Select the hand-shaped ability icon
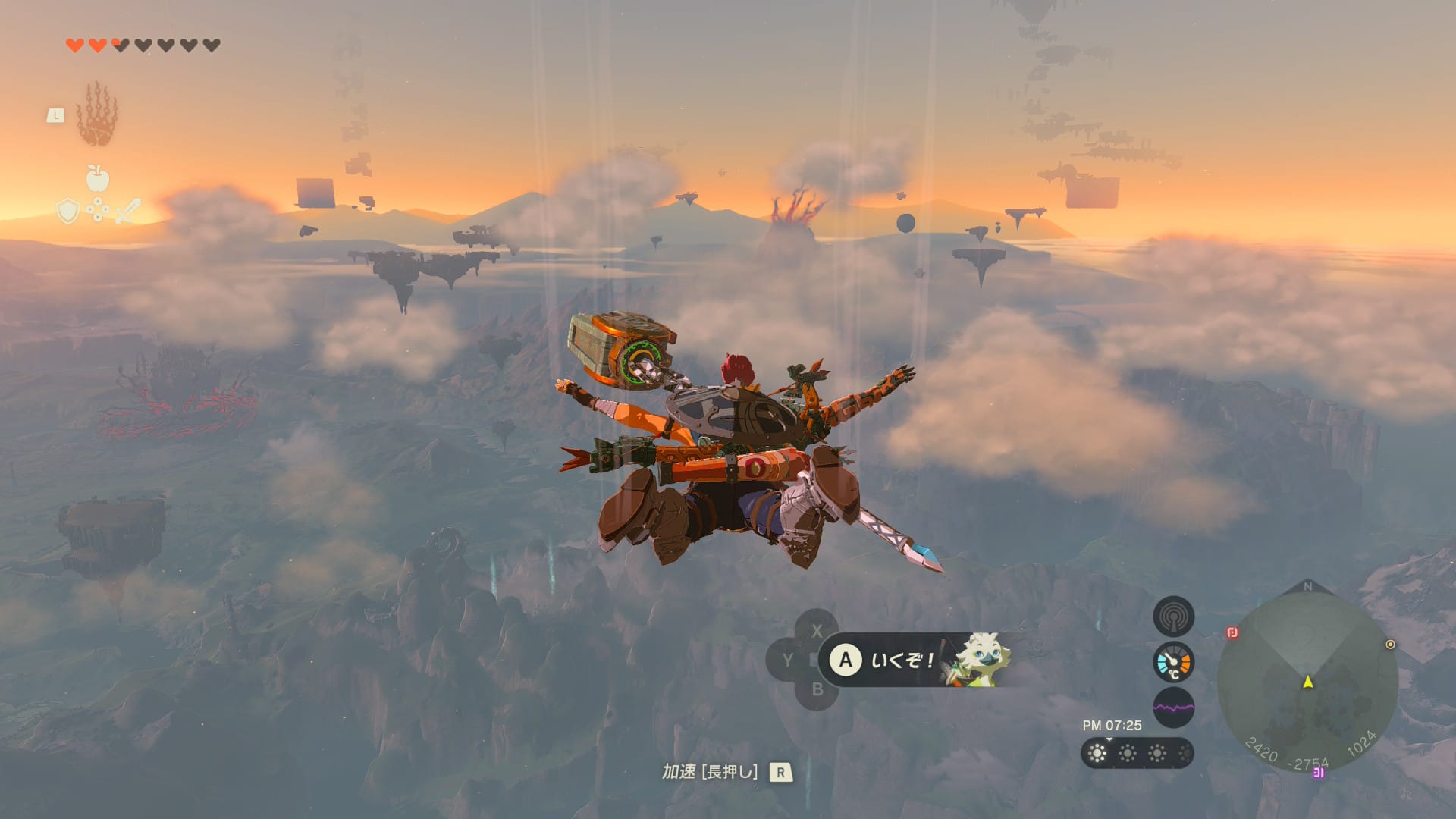This screenshot has height=819, width=1456. tap(97, 115)
